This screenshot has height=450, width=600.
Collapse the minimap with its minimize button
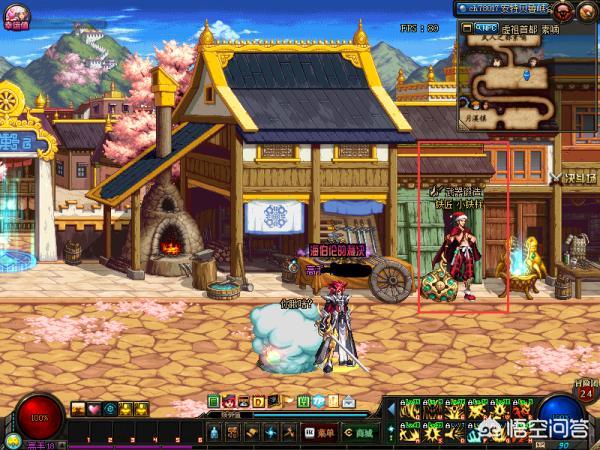coord(465,29)
